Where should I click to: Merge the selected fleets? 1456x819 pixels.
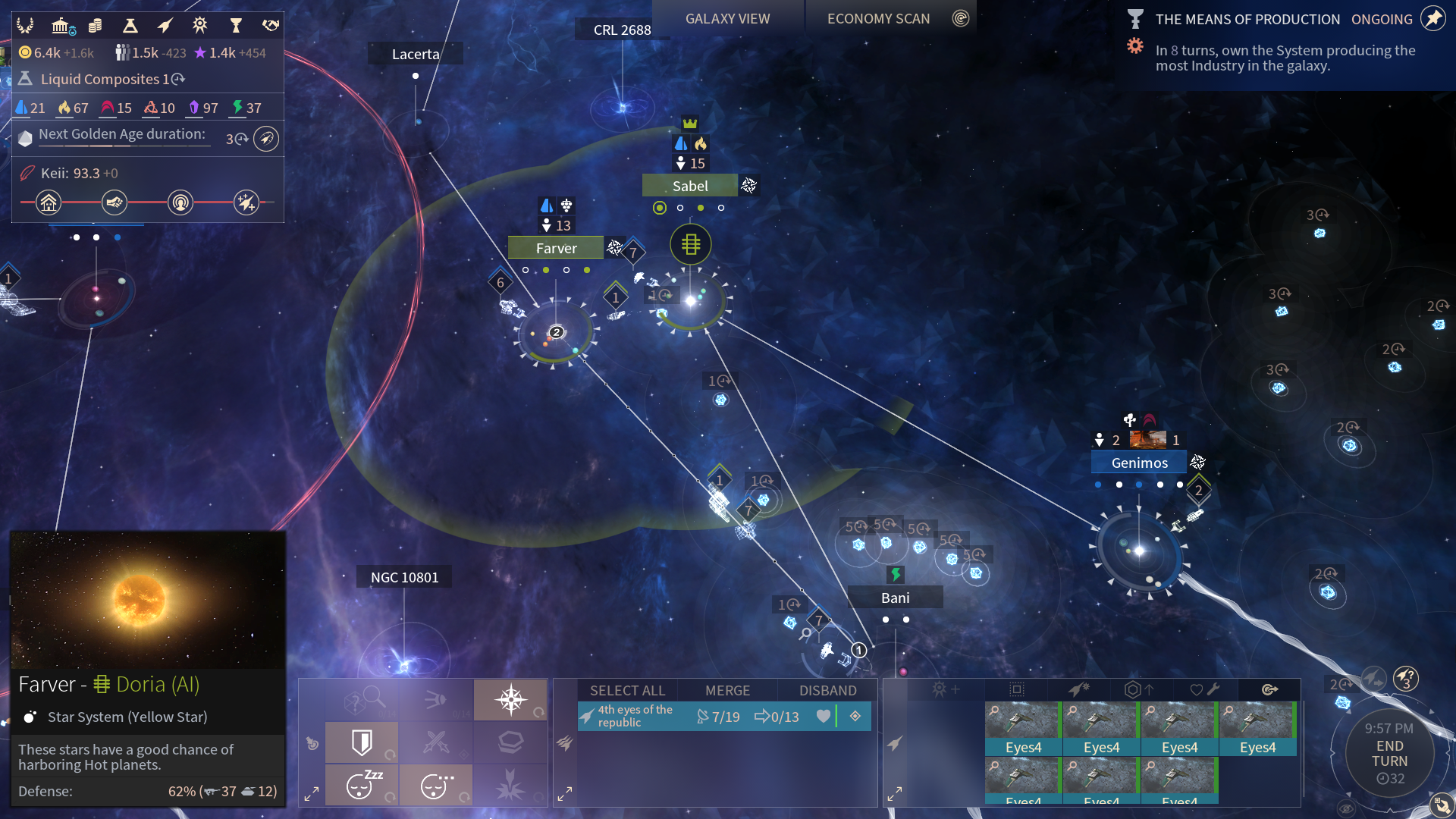[x=727, y=690]
